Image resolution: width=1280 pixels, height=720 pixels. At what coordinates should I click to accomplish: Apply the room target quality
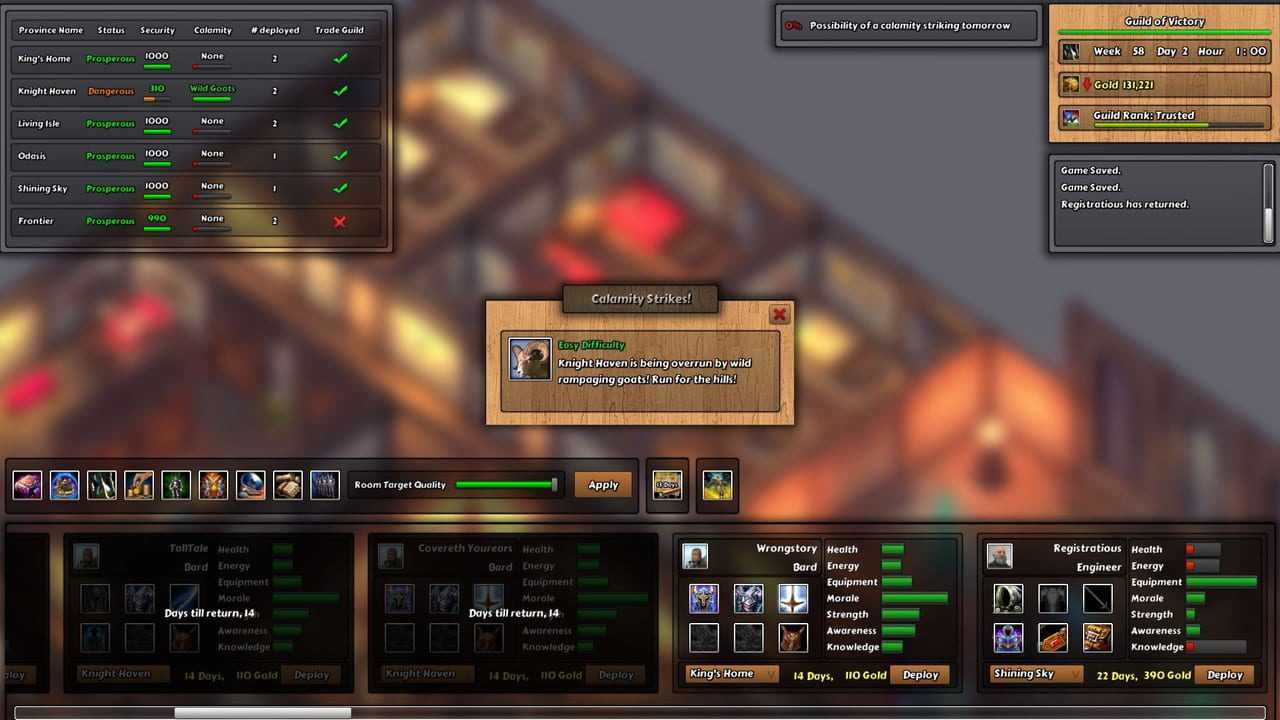(x=603, y=485)
